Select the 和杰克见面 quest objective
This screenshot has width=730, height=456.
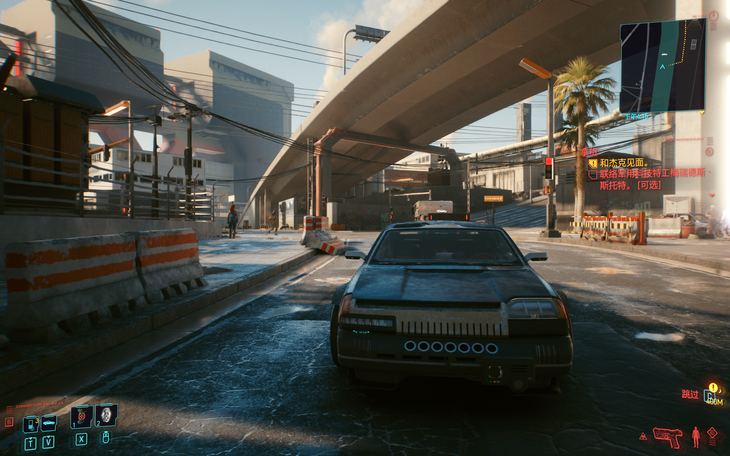624,162
